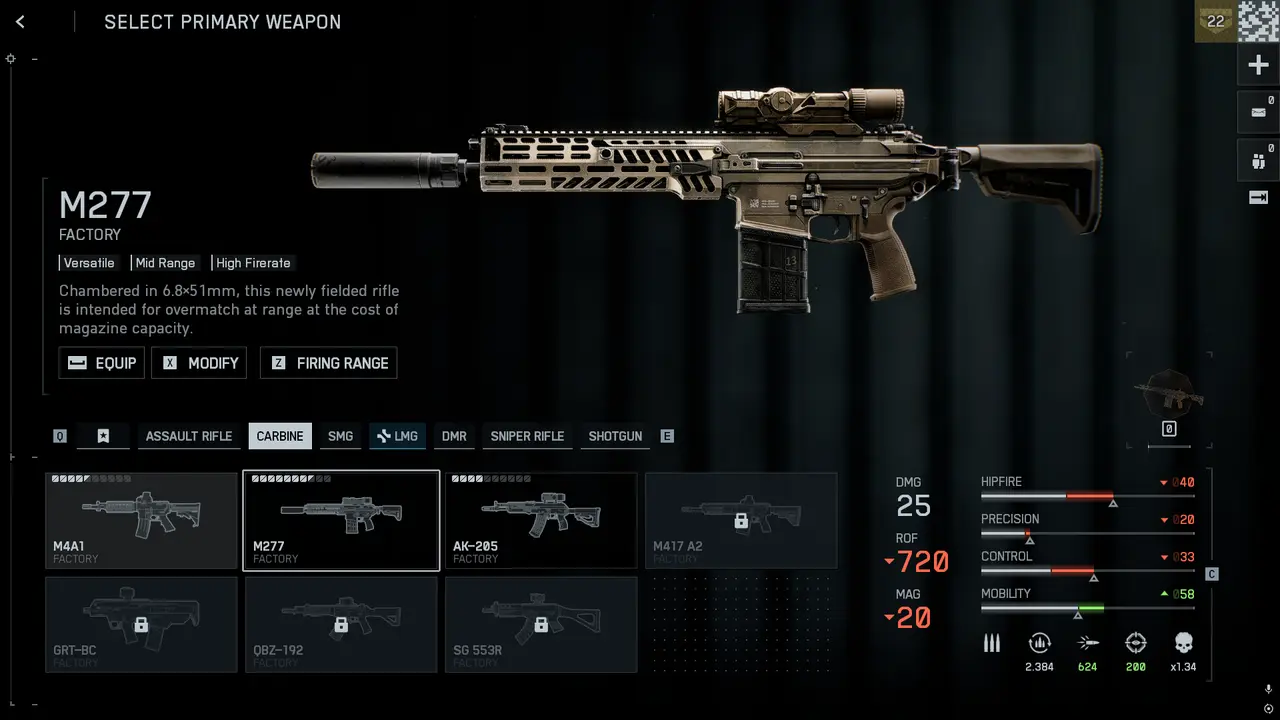Open the LMG weapon tab
This screenshot has height=720, width=1280.
pos(397,436)
